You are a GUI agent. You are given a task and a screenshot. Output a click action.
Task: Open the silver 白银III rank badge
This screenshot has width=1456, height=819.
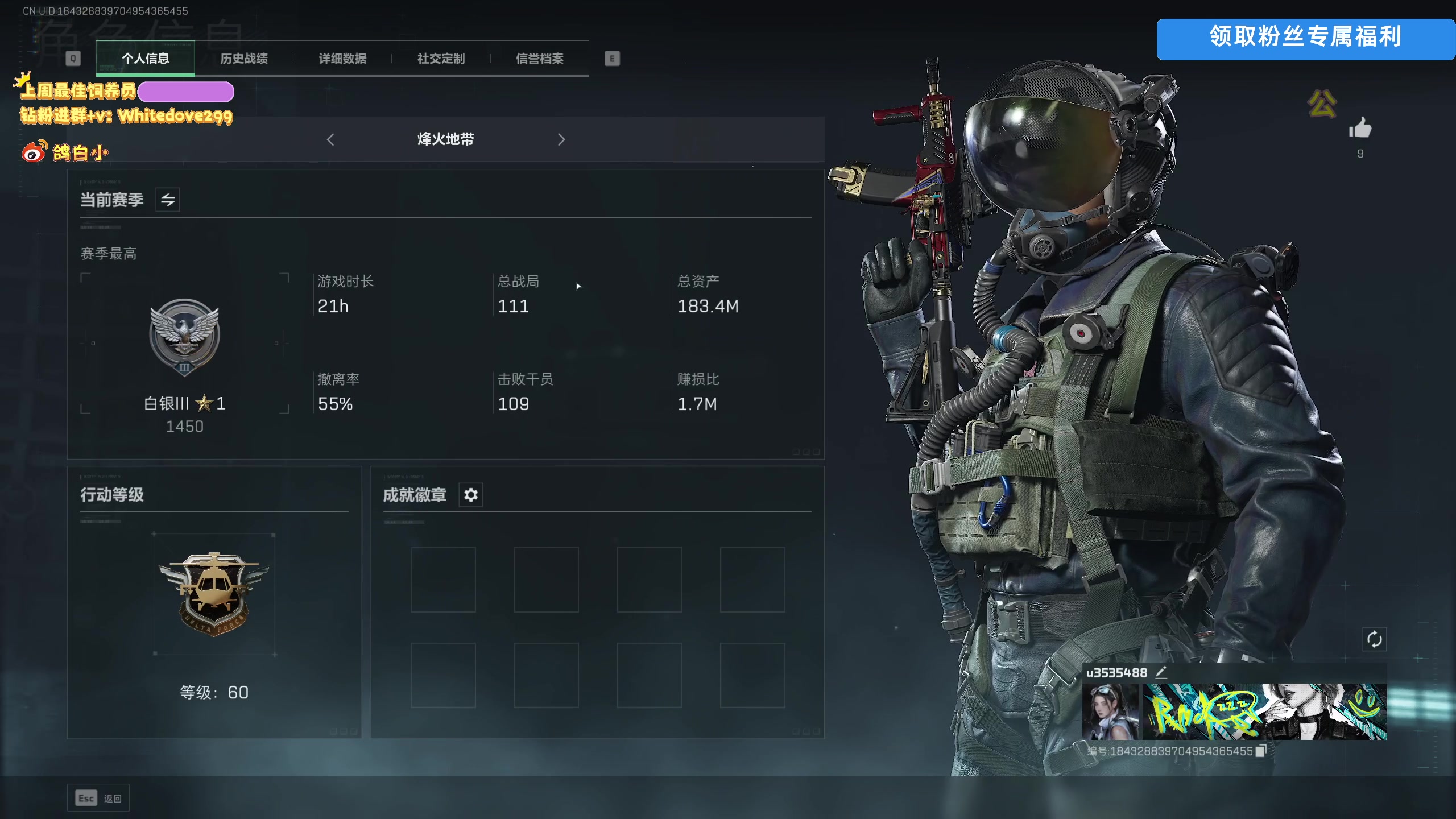pos(184,337)
